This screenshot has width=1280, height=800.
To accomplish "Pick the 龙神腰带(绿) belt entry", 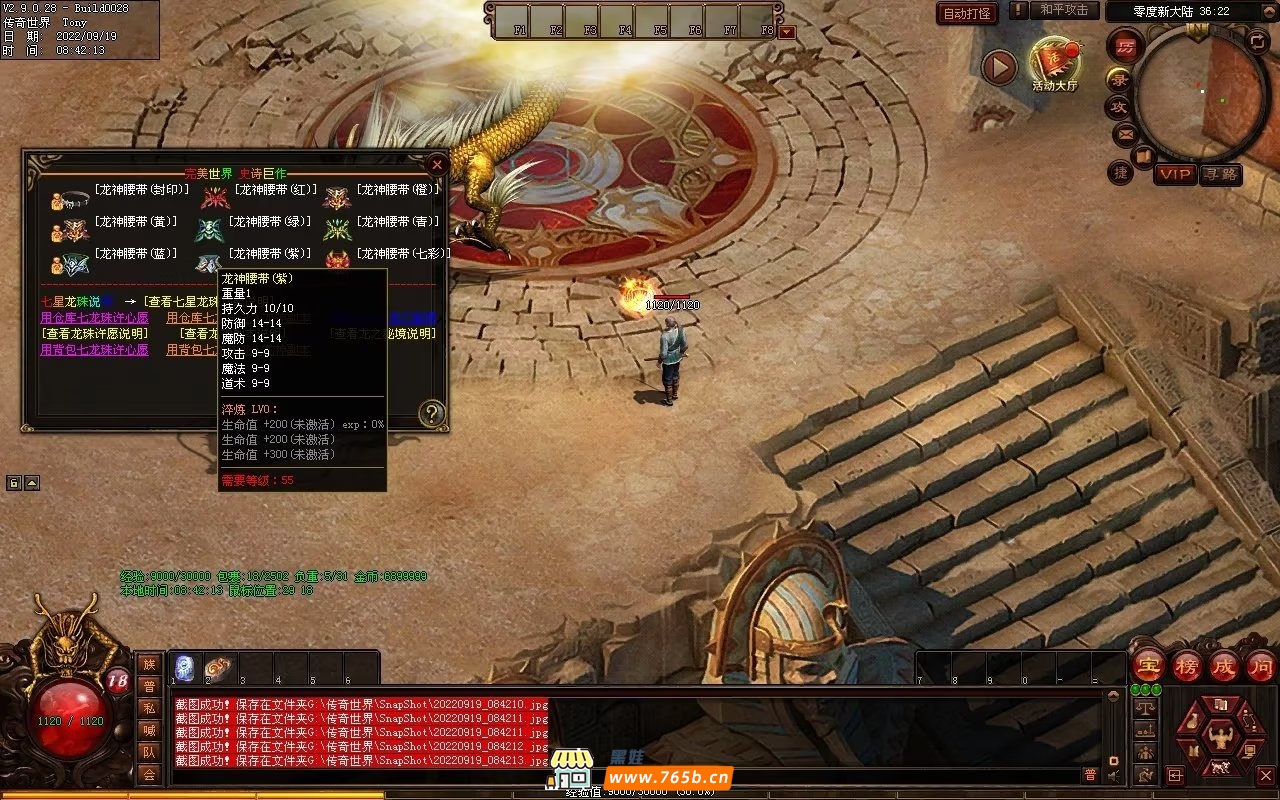I will click(270, 222).
